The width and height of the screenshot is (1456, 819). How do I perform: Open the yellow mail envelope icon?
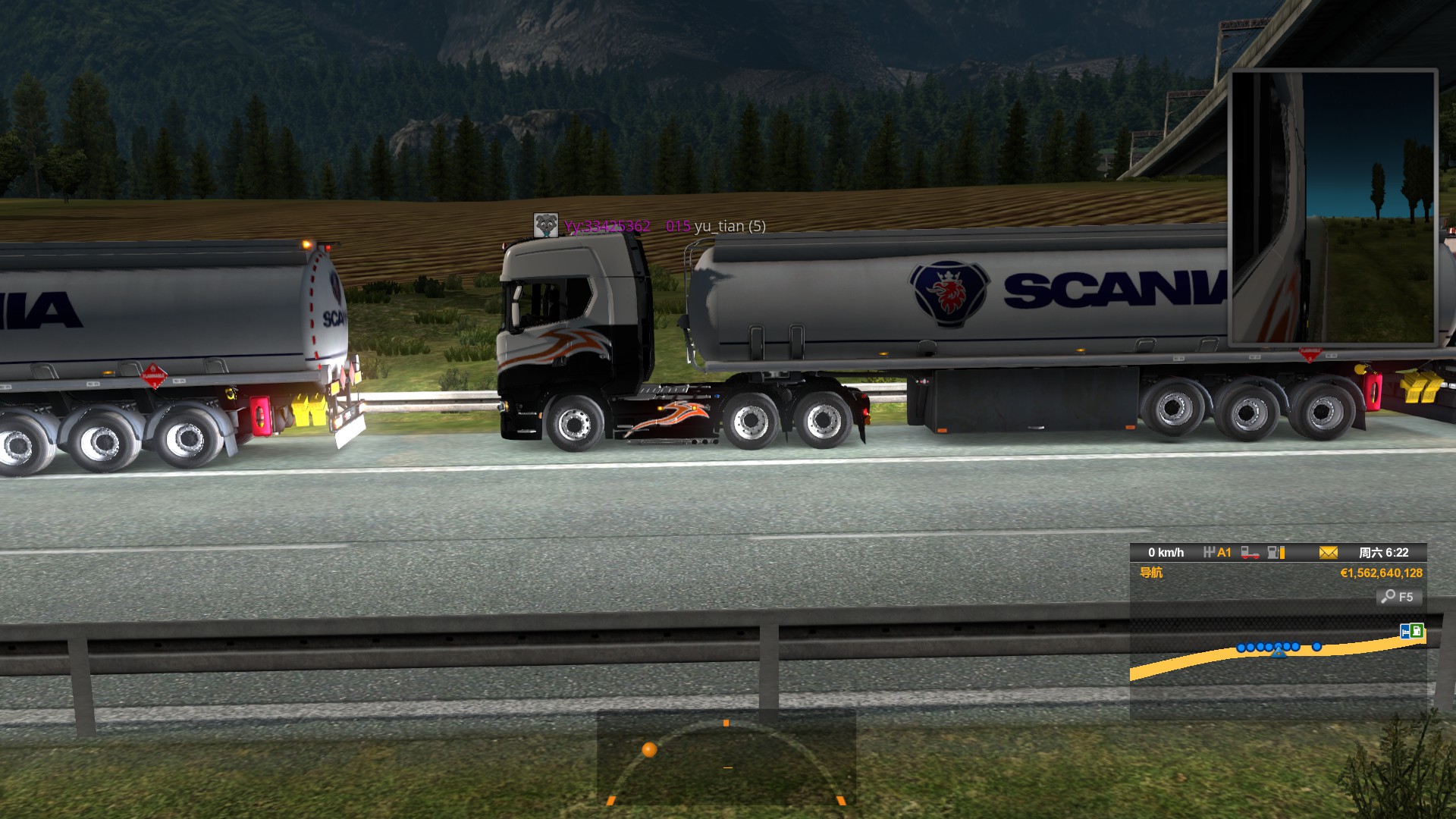tap(1328, 553)
